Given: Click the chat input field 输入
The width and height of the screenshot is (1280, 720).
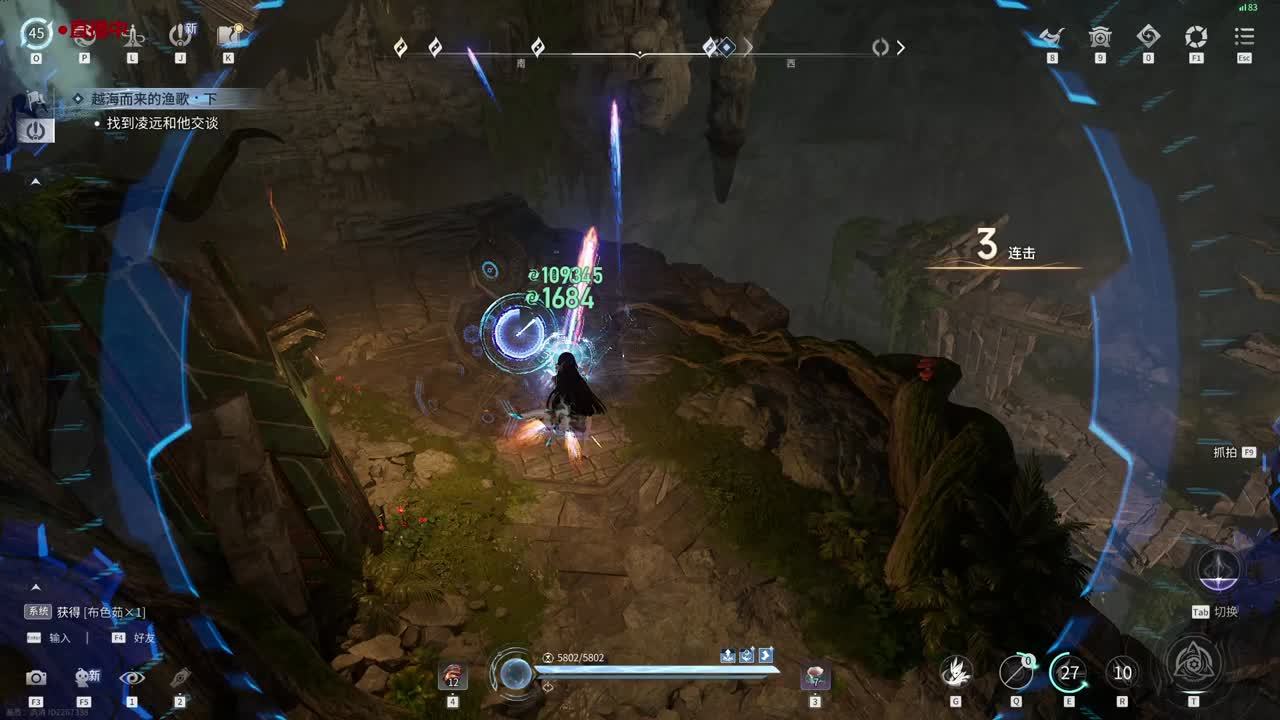Looking at the screenshot, I should [x=60, y=637].
